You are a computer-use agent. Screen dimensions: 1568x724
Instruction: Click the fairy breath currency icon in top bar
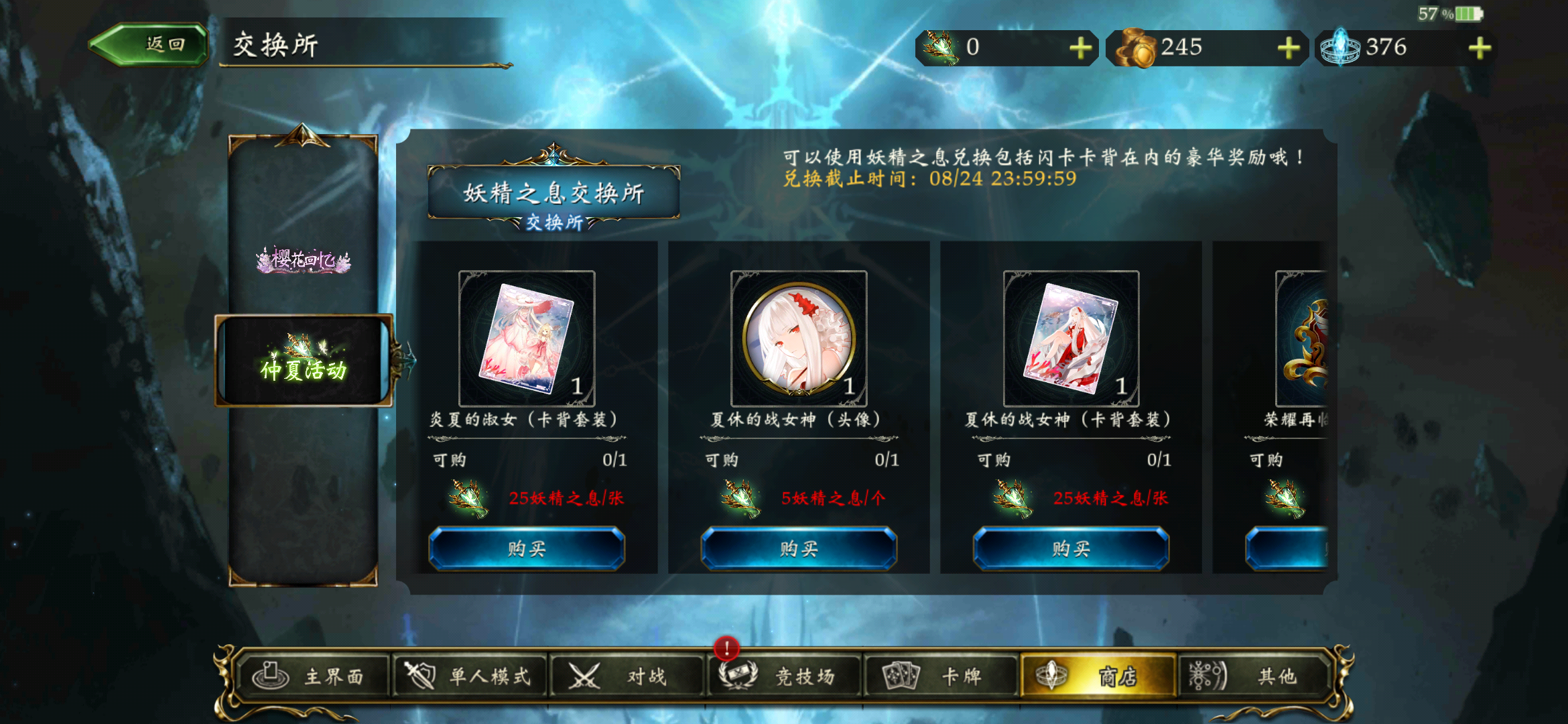pyautogui.click(x=941, y=47)
